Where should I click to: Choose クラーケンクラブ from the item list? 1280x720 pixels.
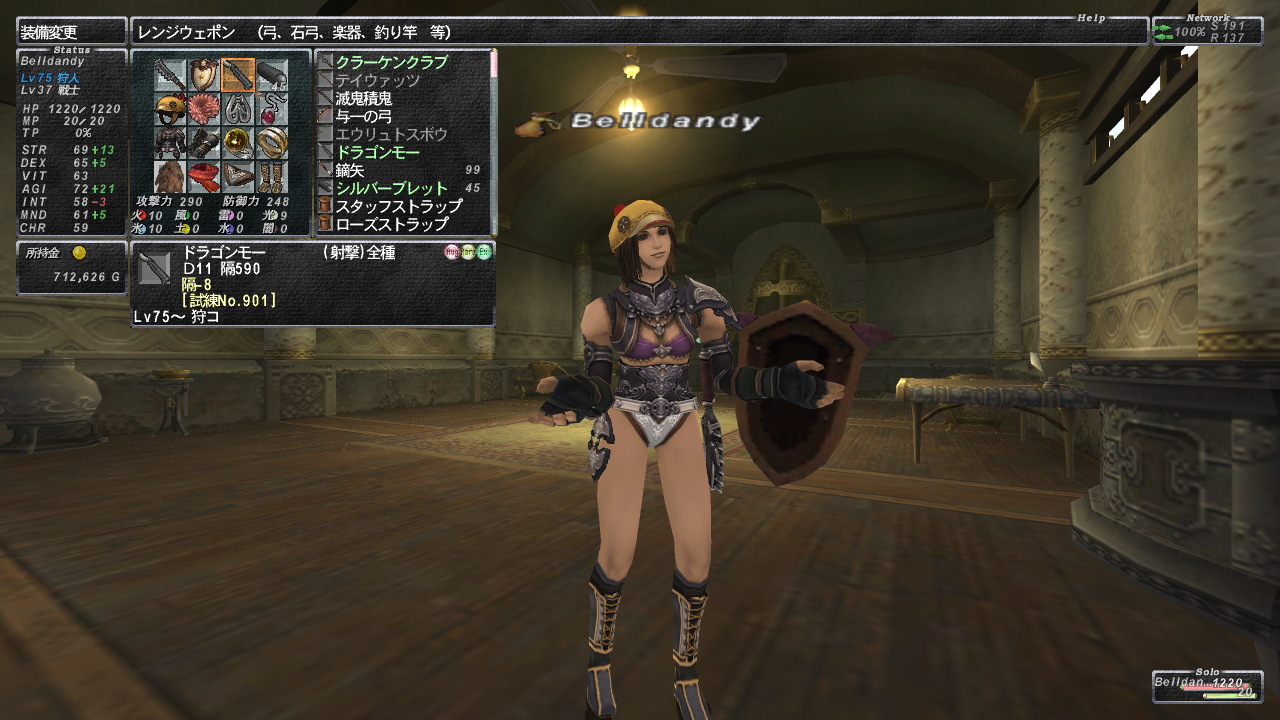[x=391, y=62]
